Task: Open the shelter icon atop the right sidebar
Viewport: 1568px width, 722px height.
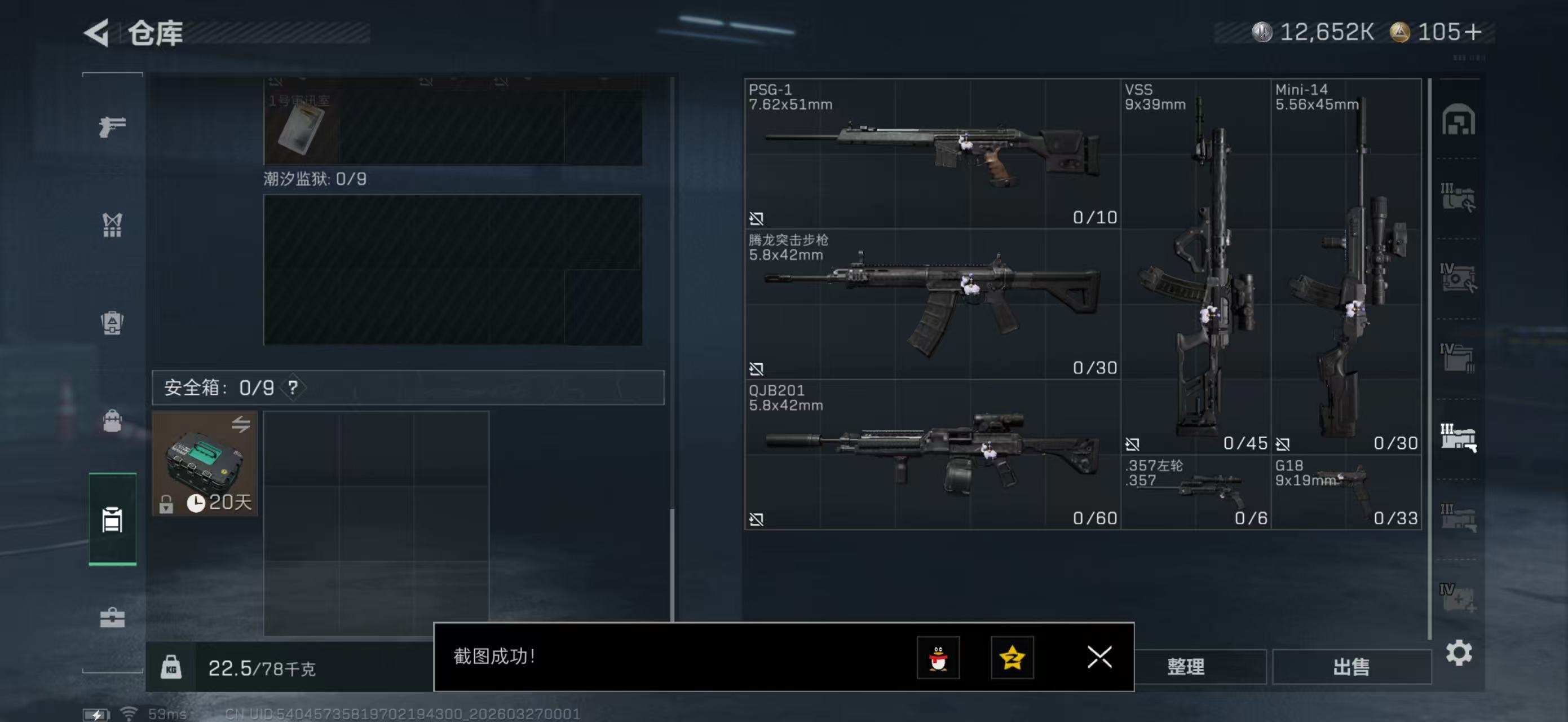Action: (x=1460, y=120)
